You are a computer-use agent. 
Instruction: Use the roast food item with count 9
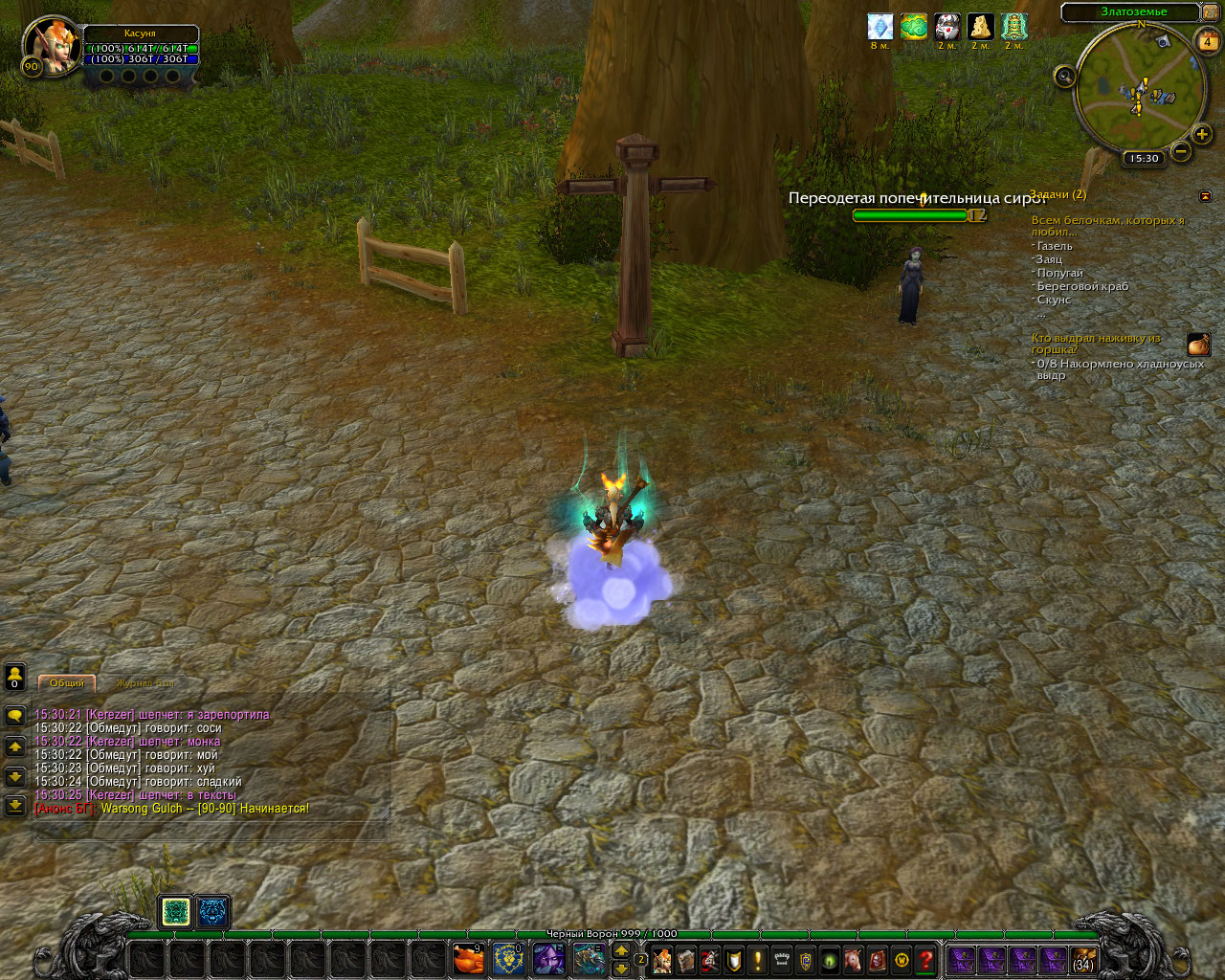click(467, 958)
